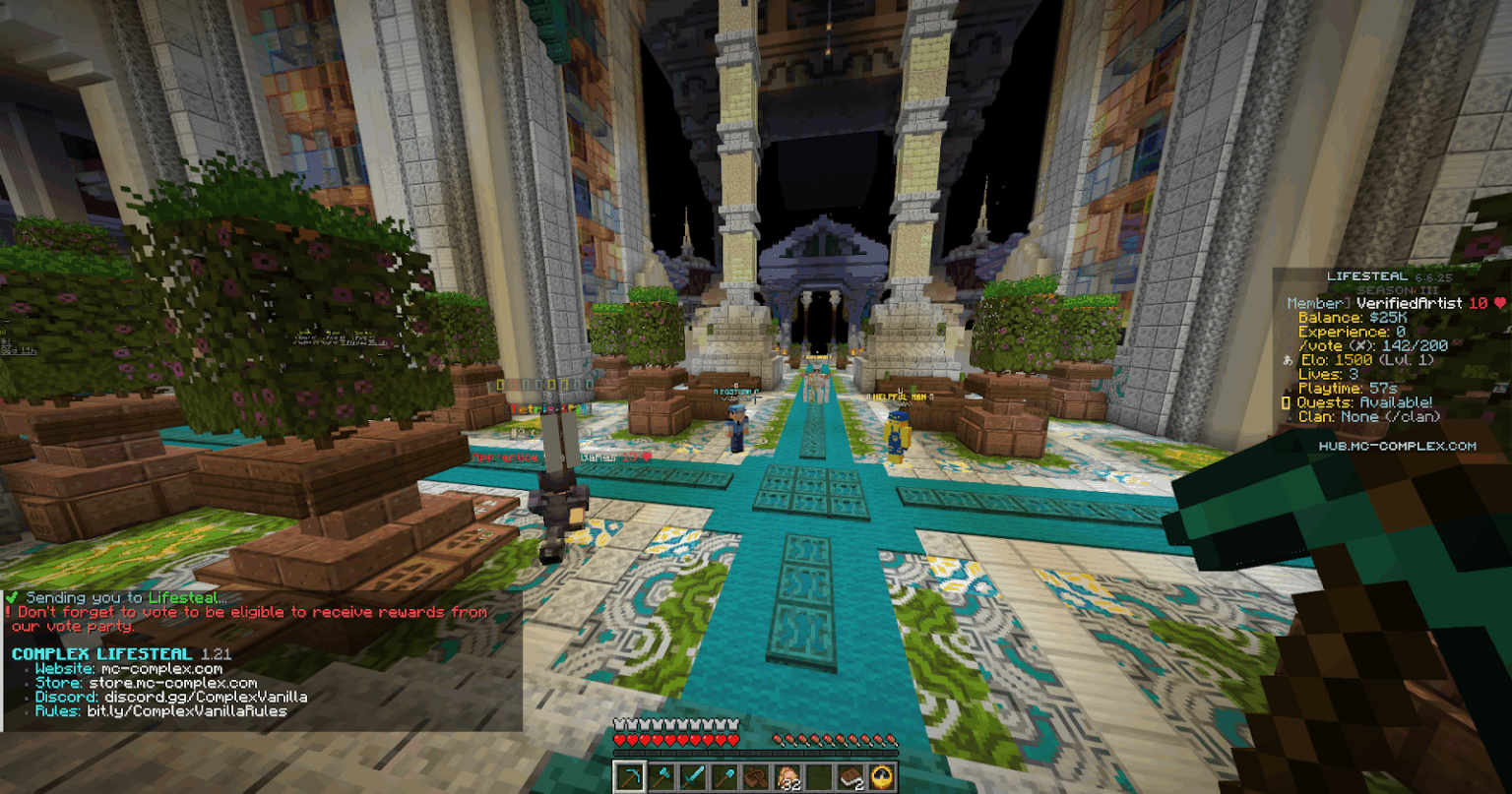
Task: Click the first heart in the health bar
Action: [x=620, y=740]
